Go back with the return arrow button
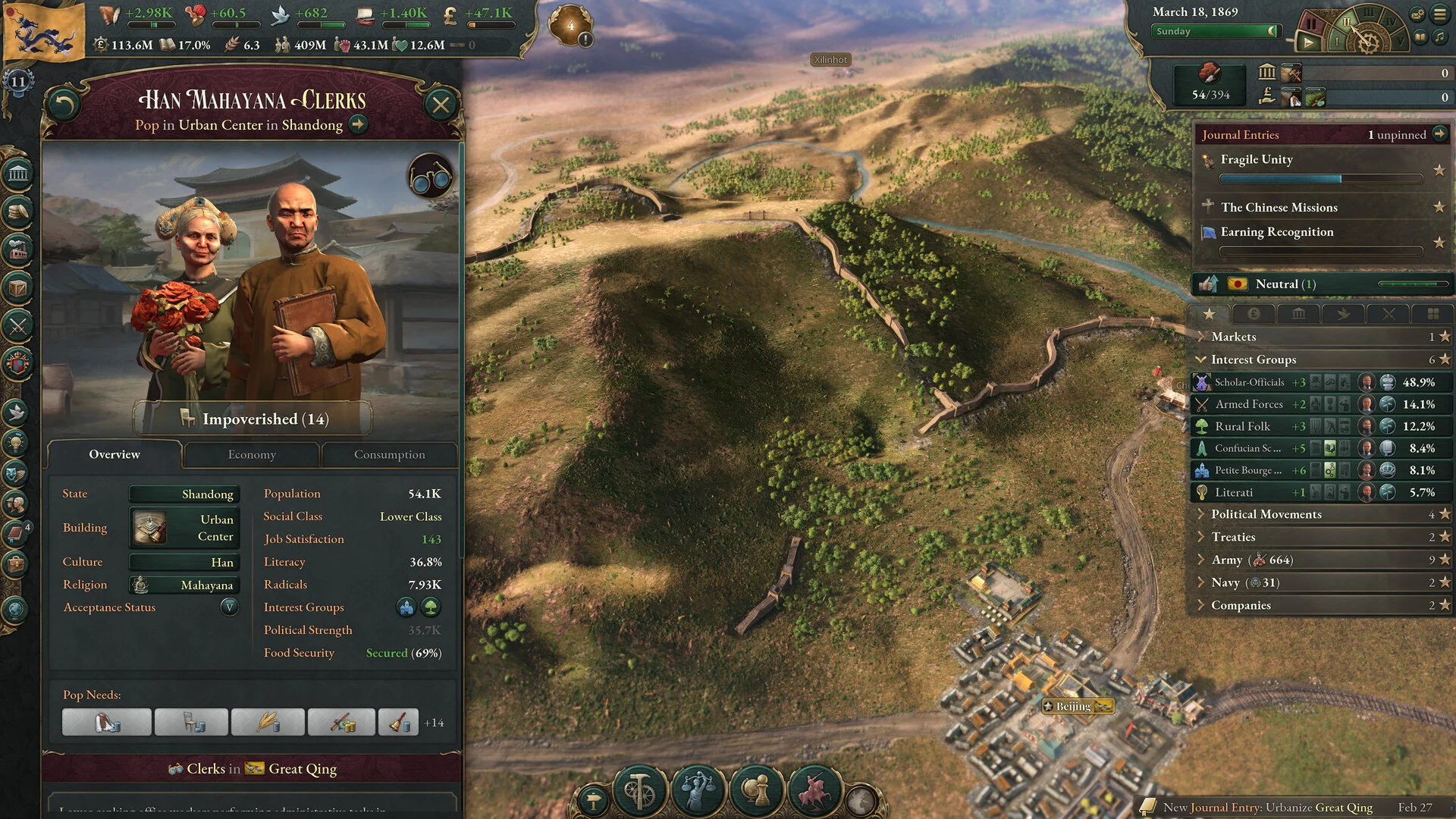 (64, 105)
